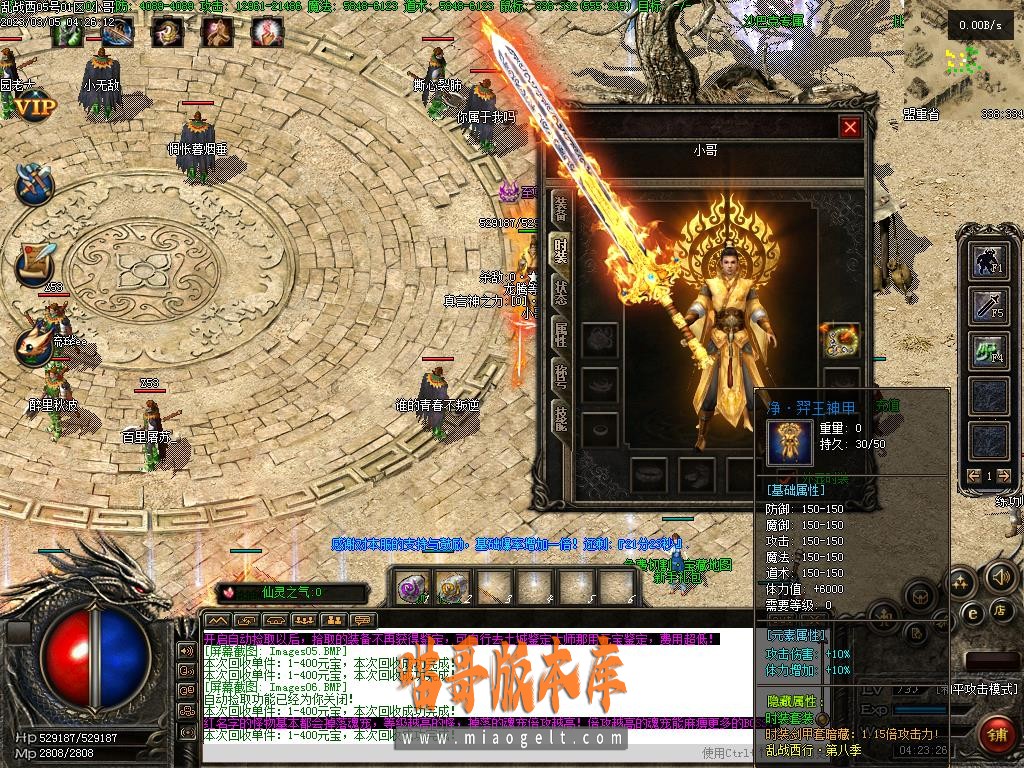Open the 技能 skills tab
The image size is (1024, 768).
(561, 420)
